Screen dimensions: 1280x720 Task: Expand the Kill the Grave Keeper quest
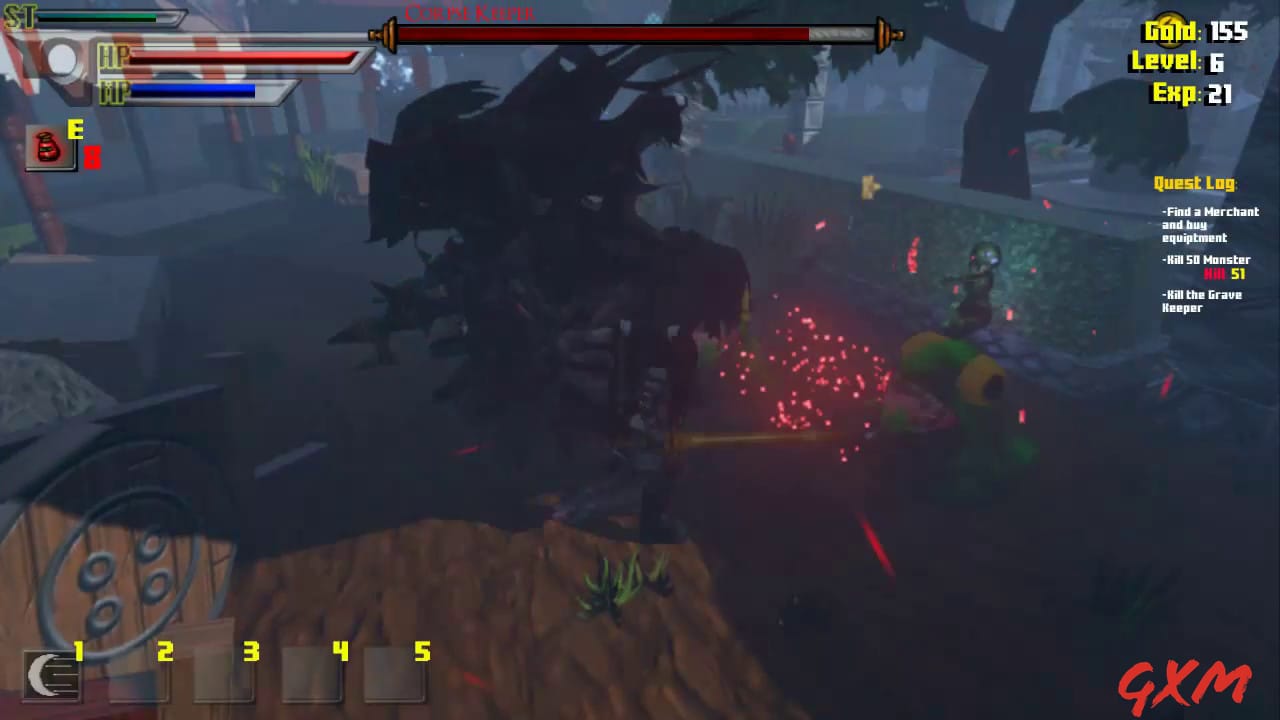click(1200, 301)
